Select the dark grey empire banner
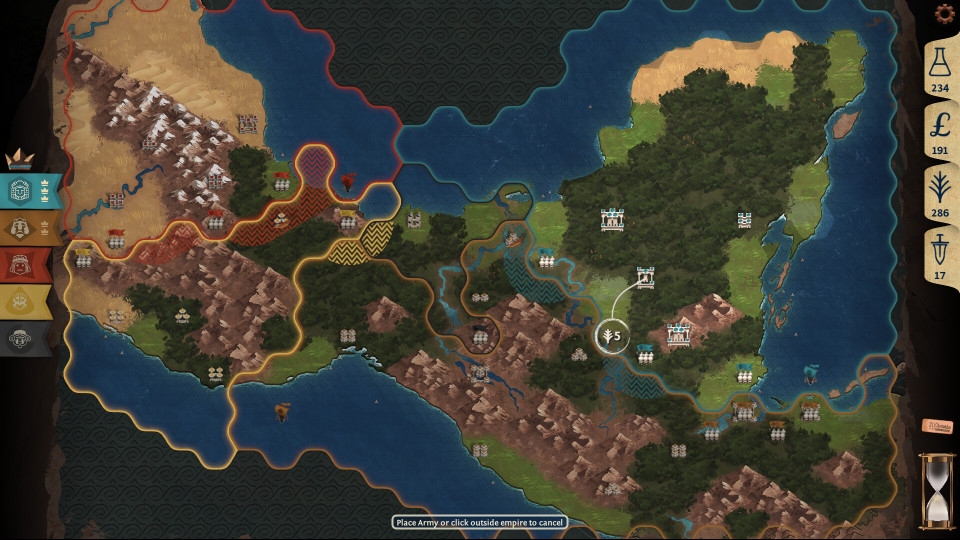The width and height of the screenshot is (960, 540). (30, 338)
